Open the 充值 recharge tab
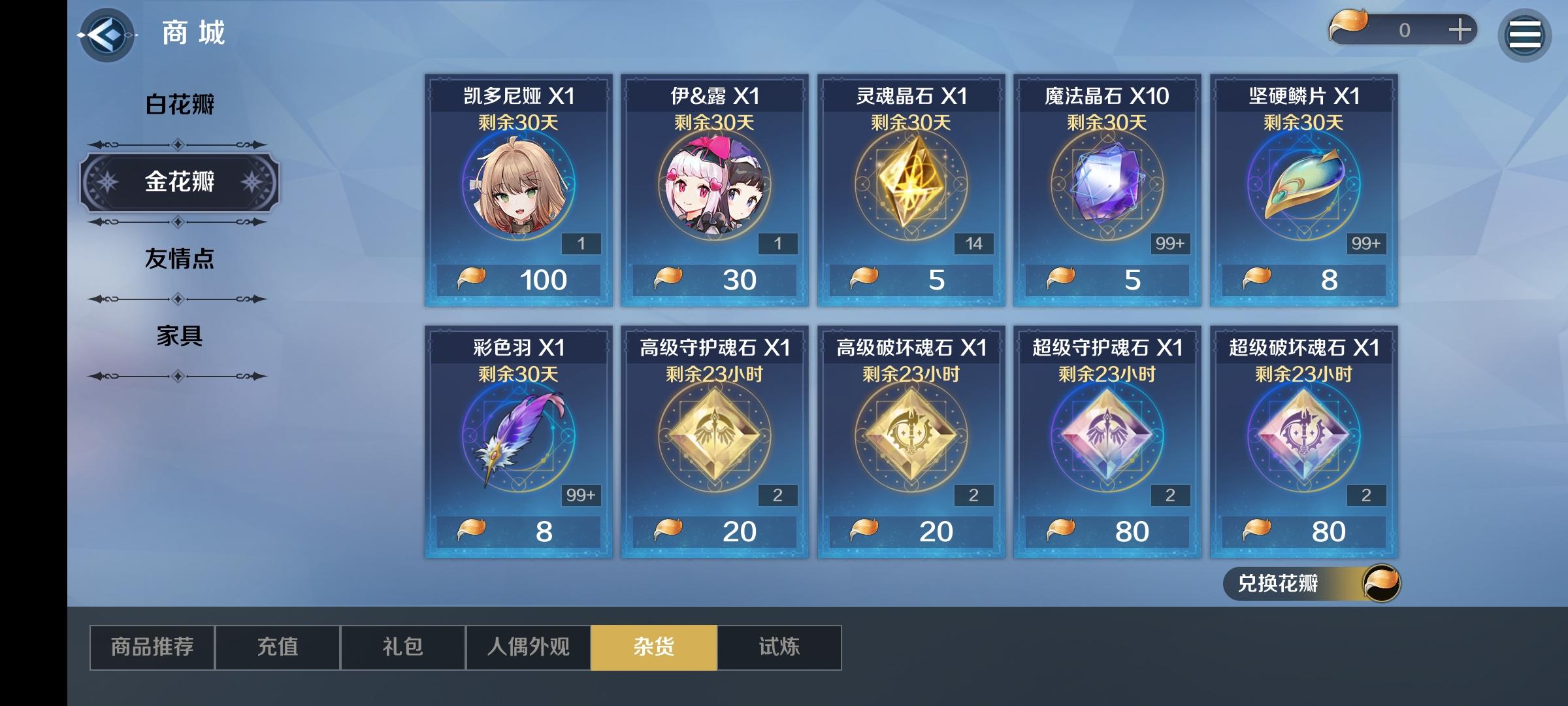The height and width of the screenshot is (706, 1568). coord(277,647)
